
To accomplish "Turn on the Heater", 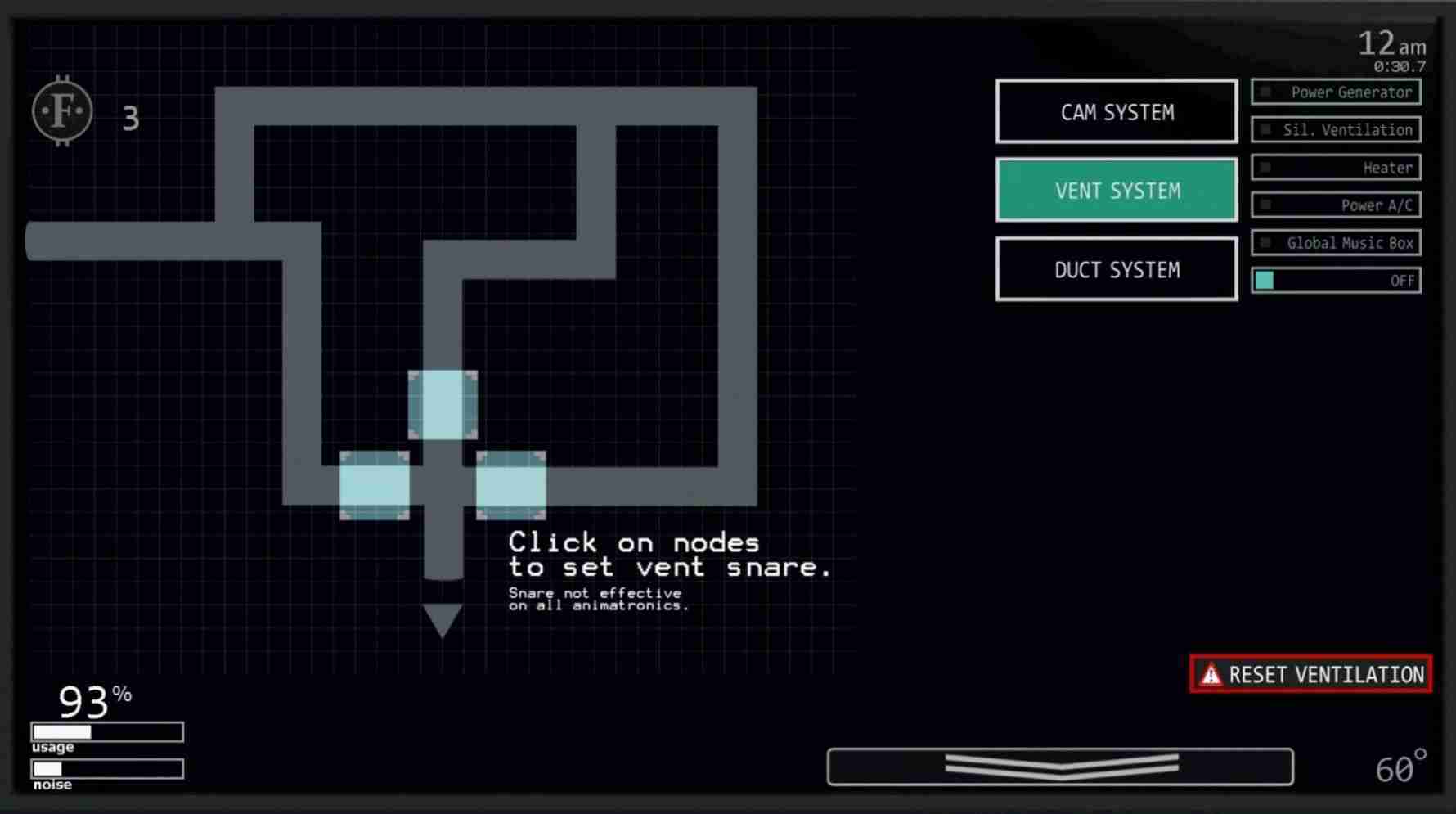I will (x=1337, y=167).
